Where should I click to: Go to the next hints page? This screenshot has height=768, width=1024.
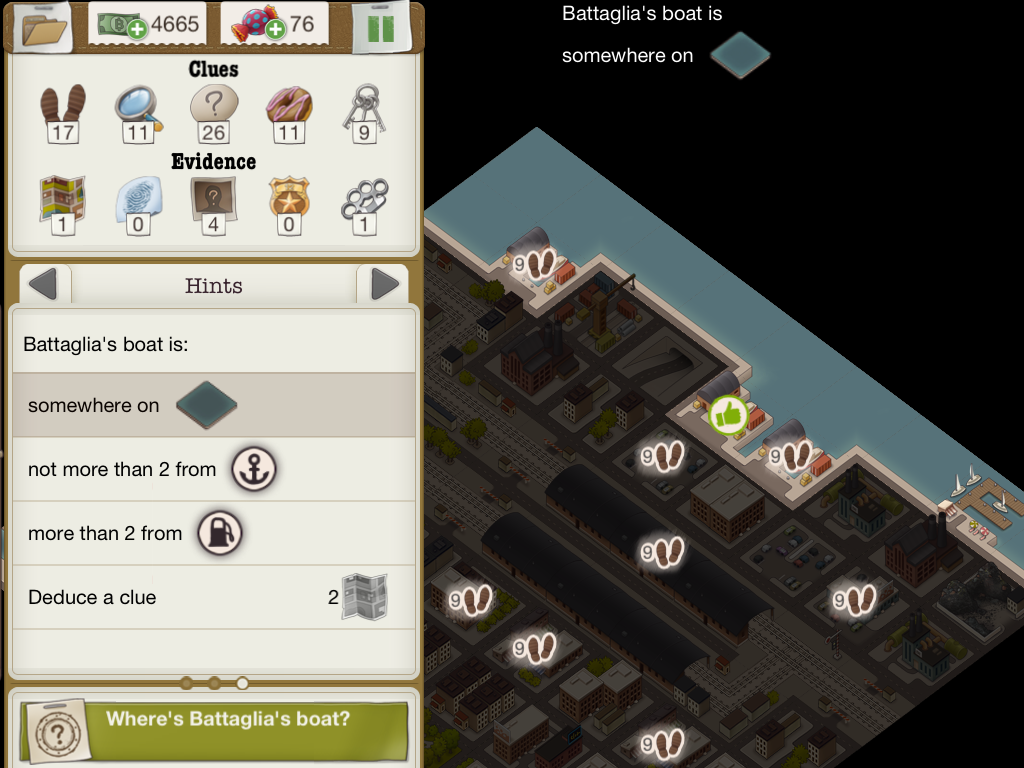pyautogui.click(x=384, y=286)
